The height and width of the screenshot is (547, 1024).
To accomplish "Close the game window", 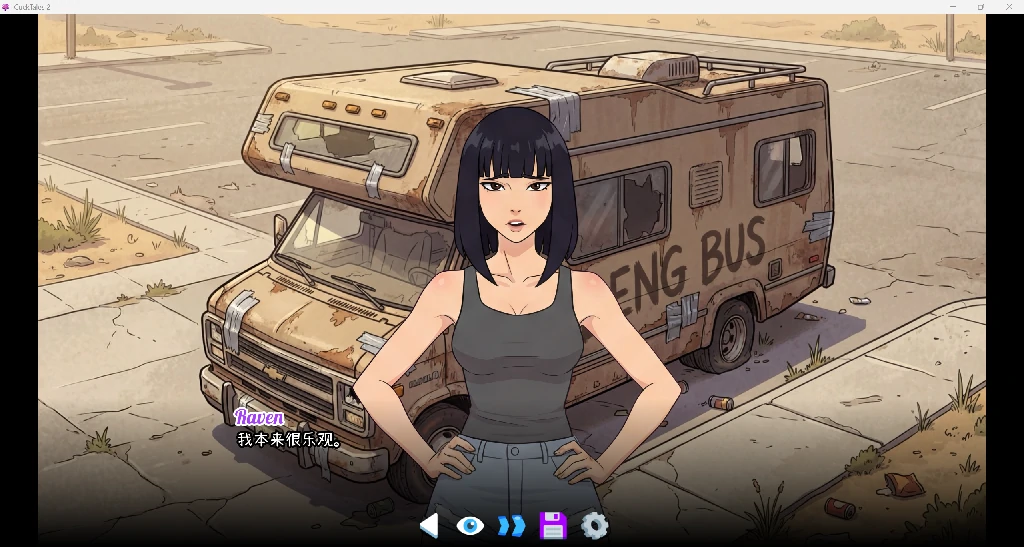I will pyautogui.click(x=1009, y=7).
